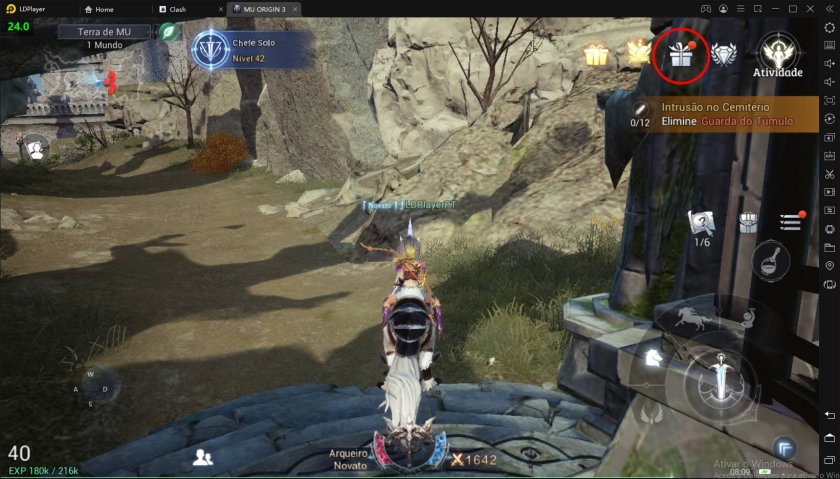Open the main menu list icon

coord(791,221)
